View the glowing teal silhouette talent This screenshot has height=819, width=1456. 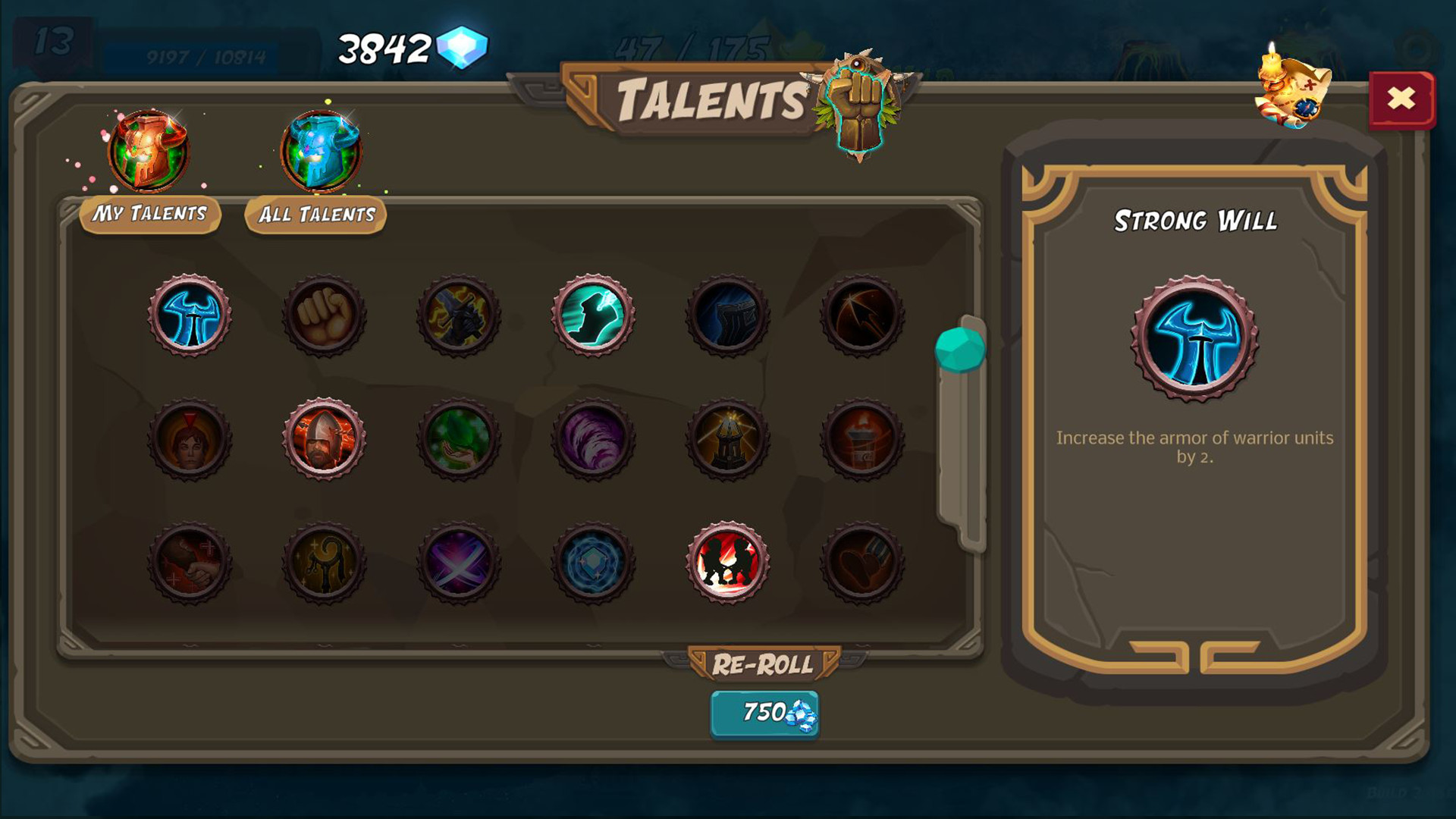coord(593,316)
